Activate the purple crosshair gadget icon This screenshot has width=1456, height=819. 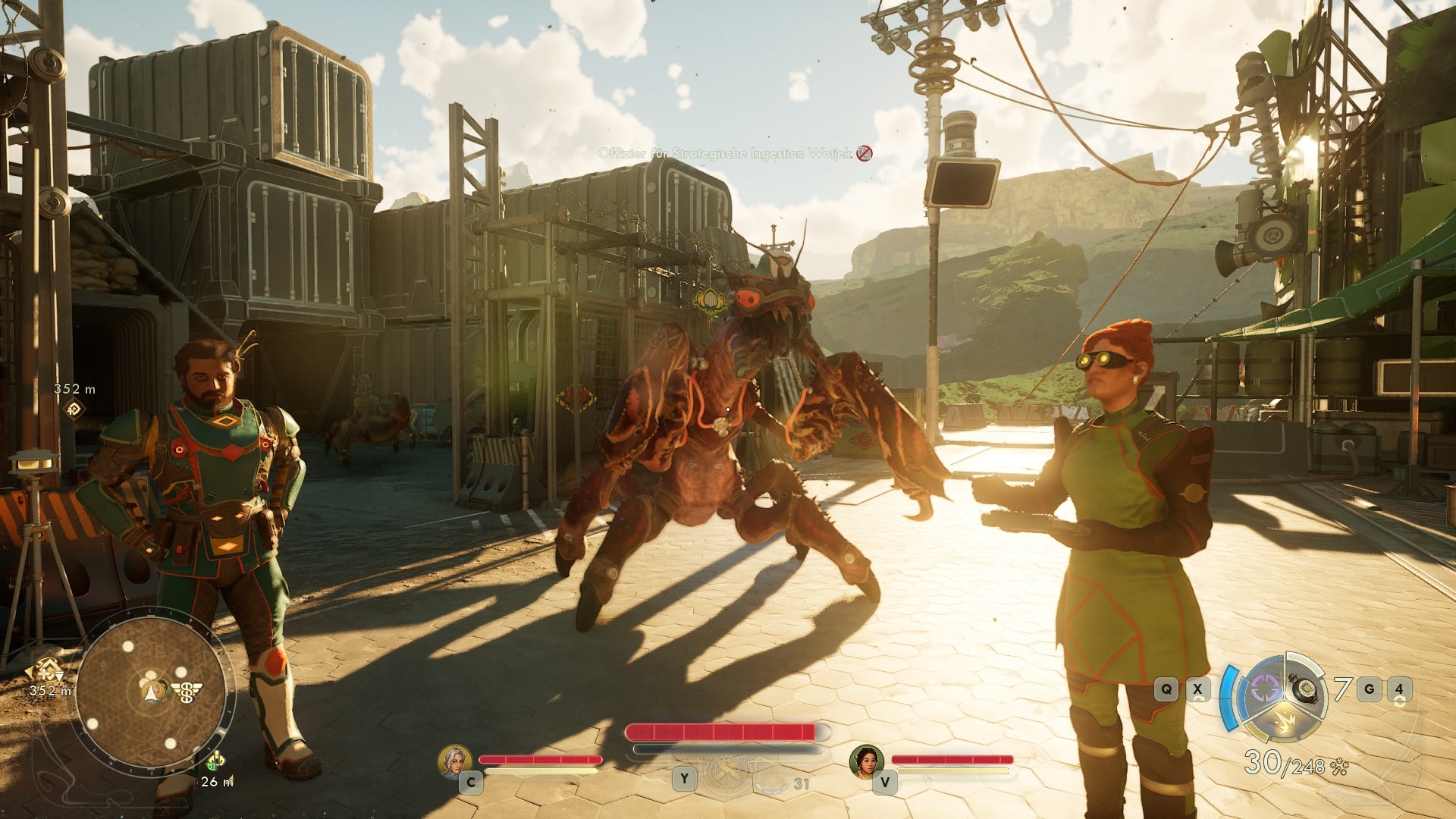coord(1264,689)
